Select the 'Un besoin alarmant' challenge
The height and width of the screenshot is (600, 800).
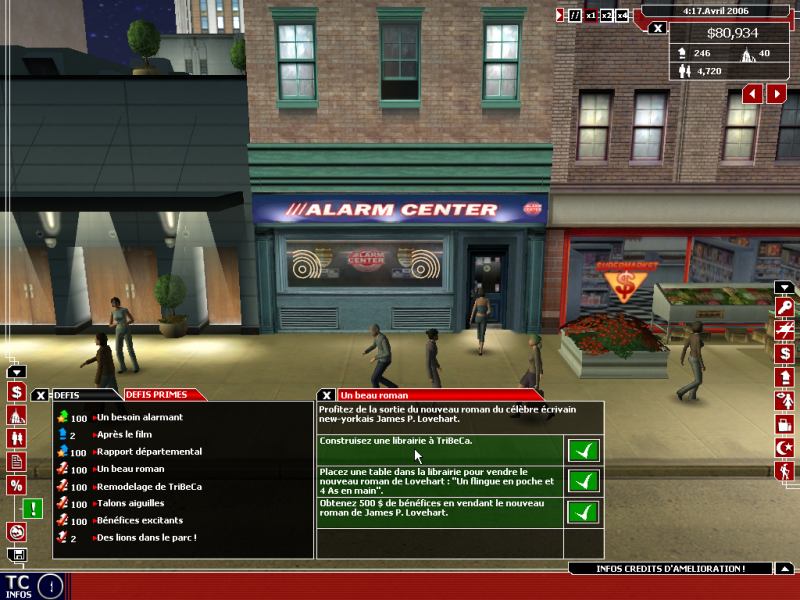(140, 417)
